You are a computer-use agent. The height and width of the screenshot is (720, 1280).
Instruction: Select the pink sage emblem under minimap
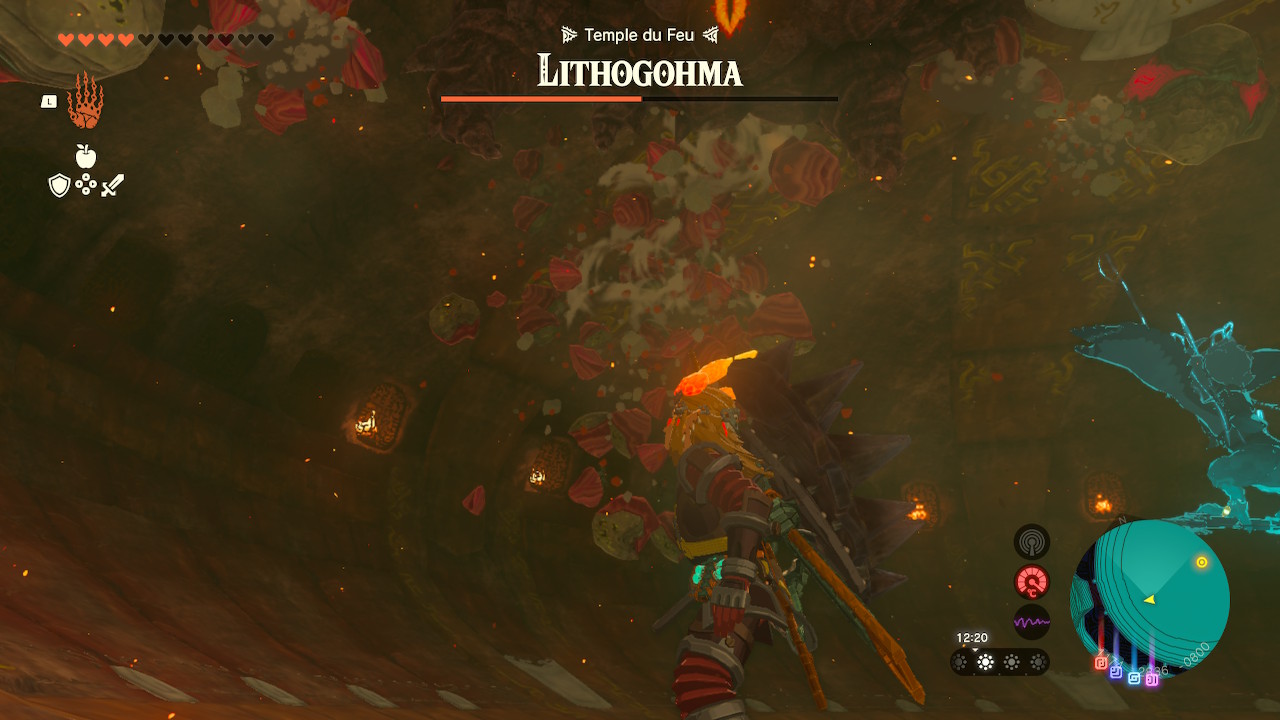coord(1152,680)
